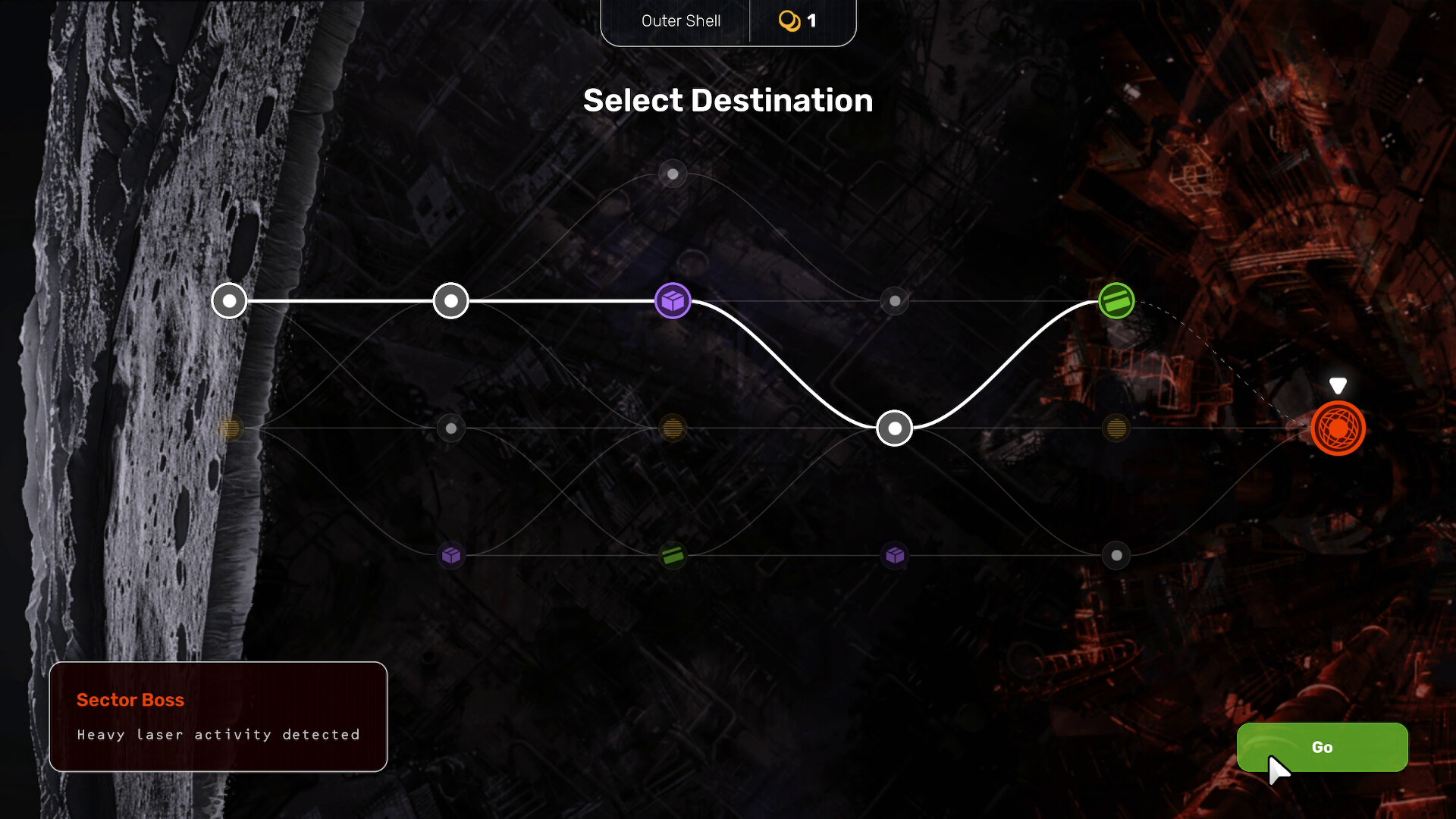Screen dimensions: 1456x819
Task: Select the purple crate node on the bottom row
Action: [x=451, y=555]
